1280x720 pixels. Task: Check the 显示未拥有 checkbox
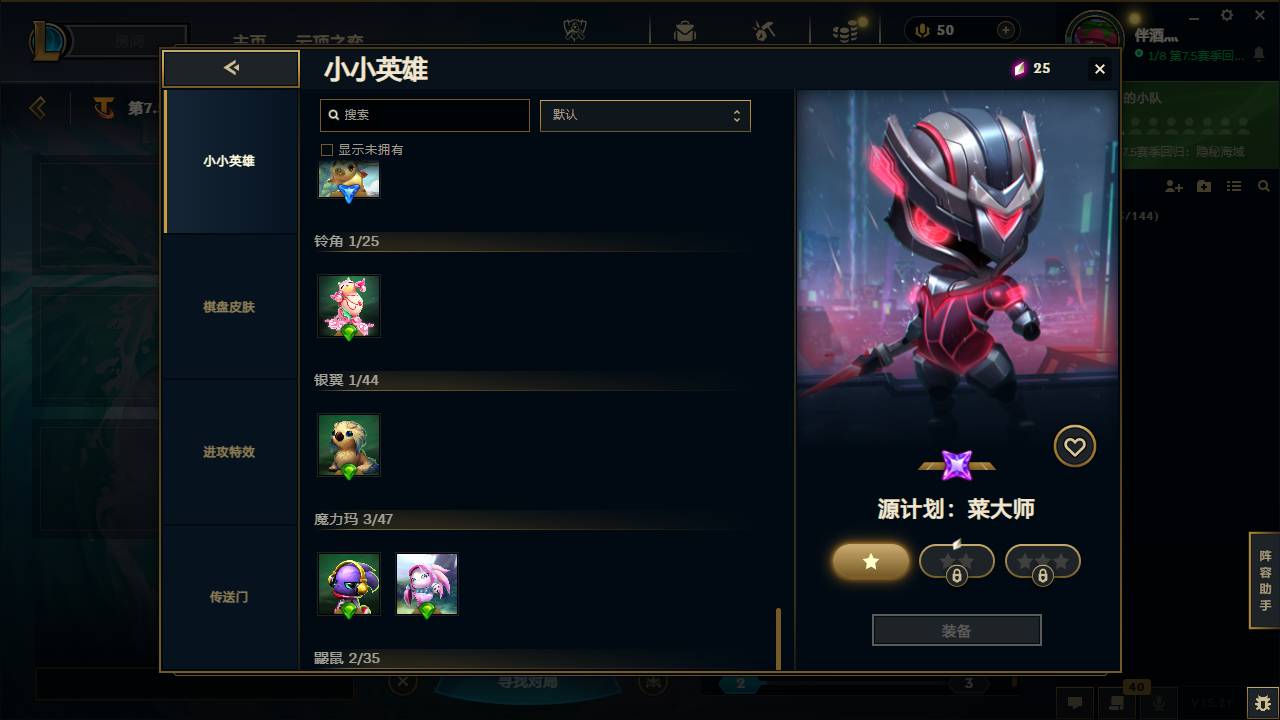pos(326,149)
